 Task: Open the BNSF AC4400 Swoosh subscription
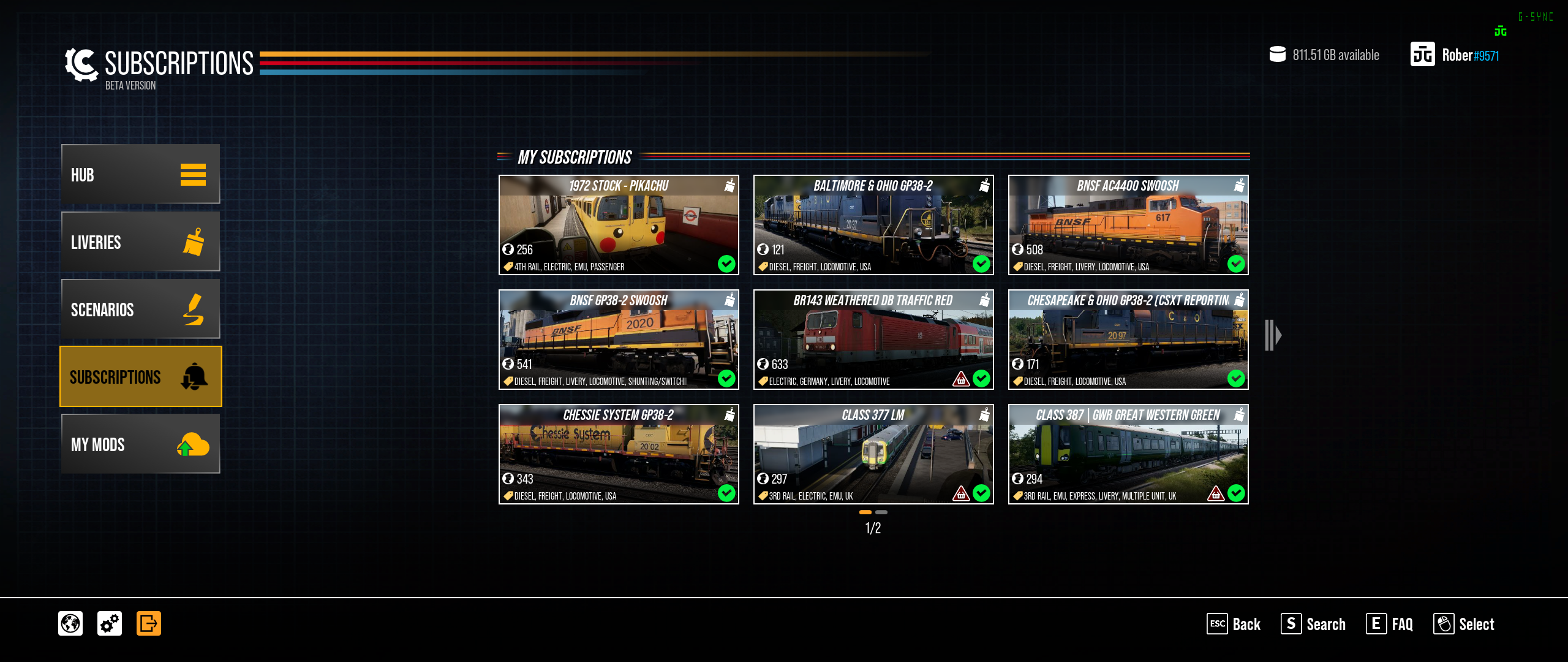click(1128, 225)
